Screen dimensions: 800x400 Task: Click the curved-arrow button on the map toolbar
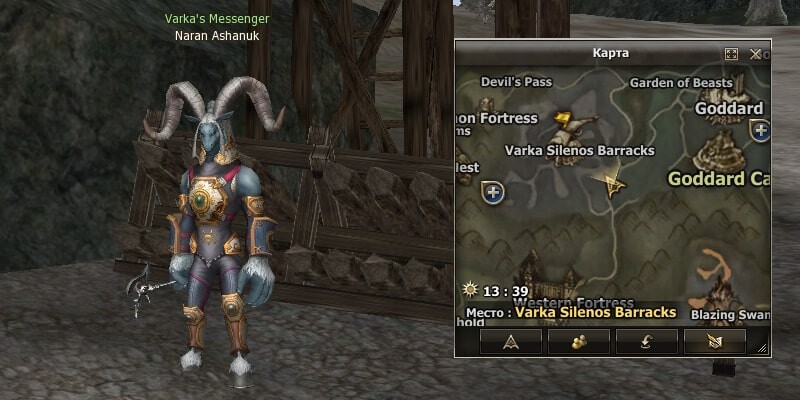pos(646,341)
